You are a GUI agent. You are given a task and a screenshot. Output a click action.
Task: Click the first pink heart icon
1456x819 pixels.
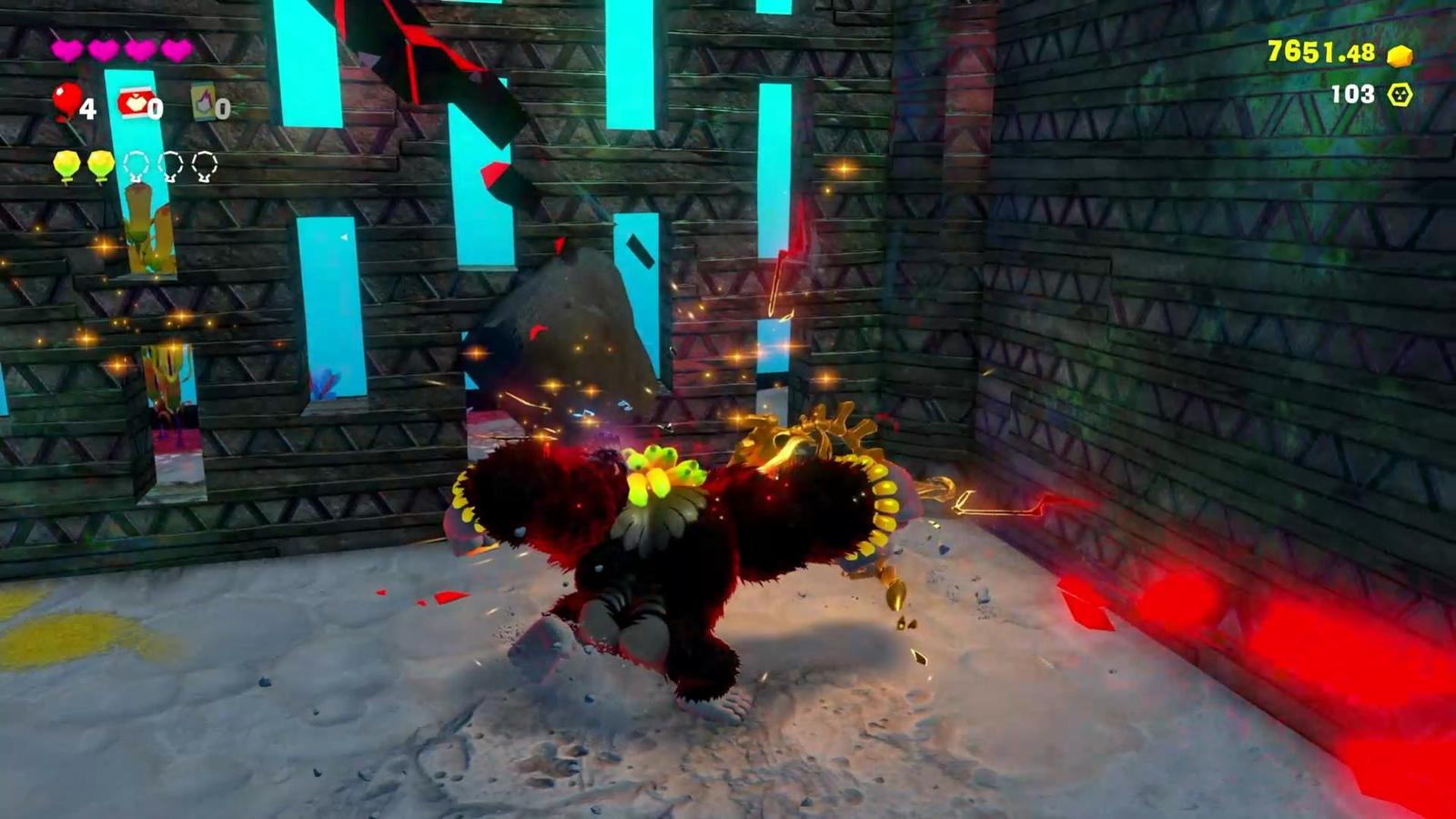65,50
